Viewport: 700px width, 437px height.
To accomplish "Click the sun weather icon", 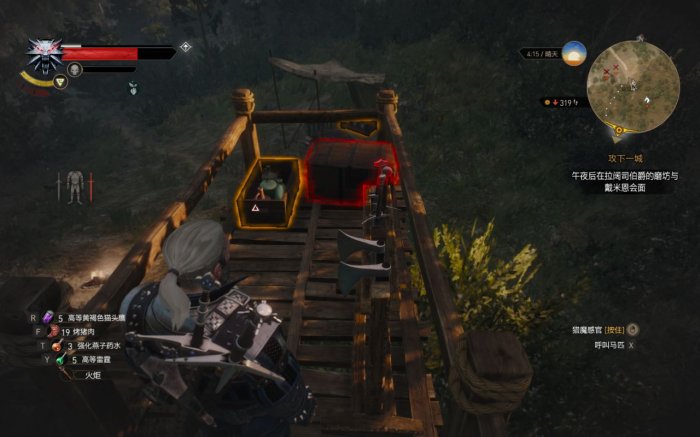I will (573, 53).
